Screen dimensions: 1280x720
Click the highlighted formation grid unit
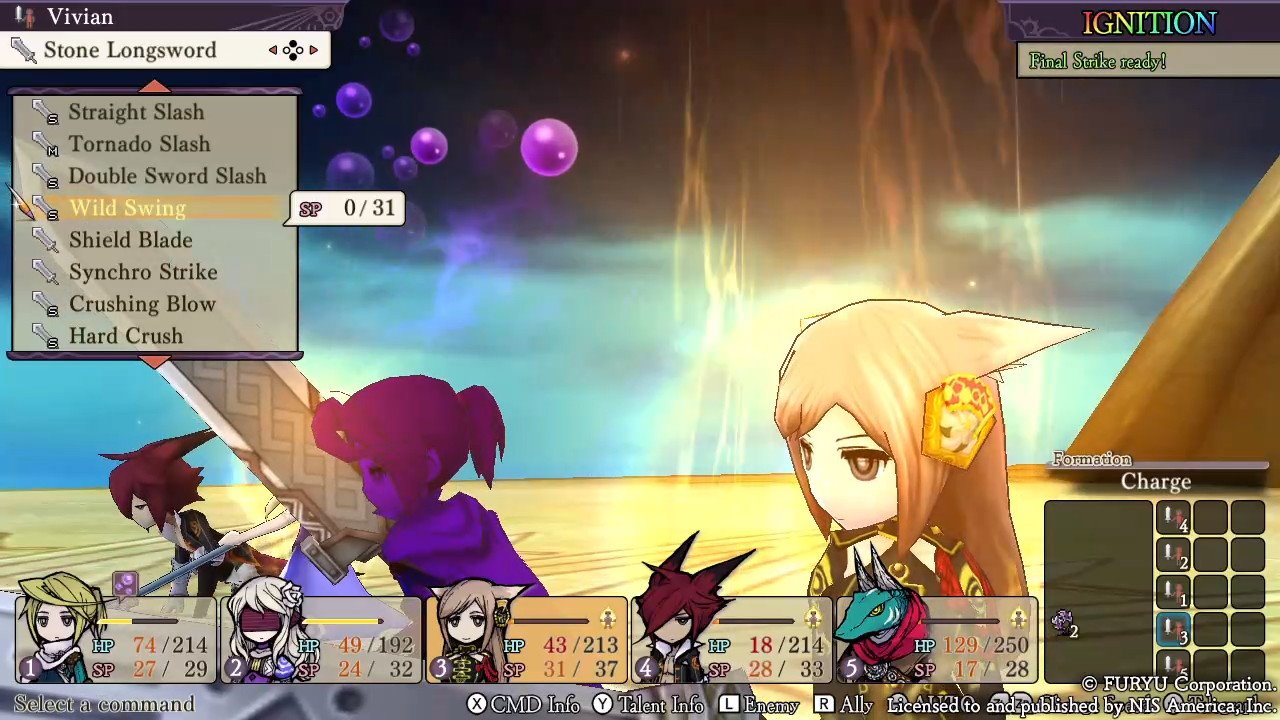pos(1173,632)
